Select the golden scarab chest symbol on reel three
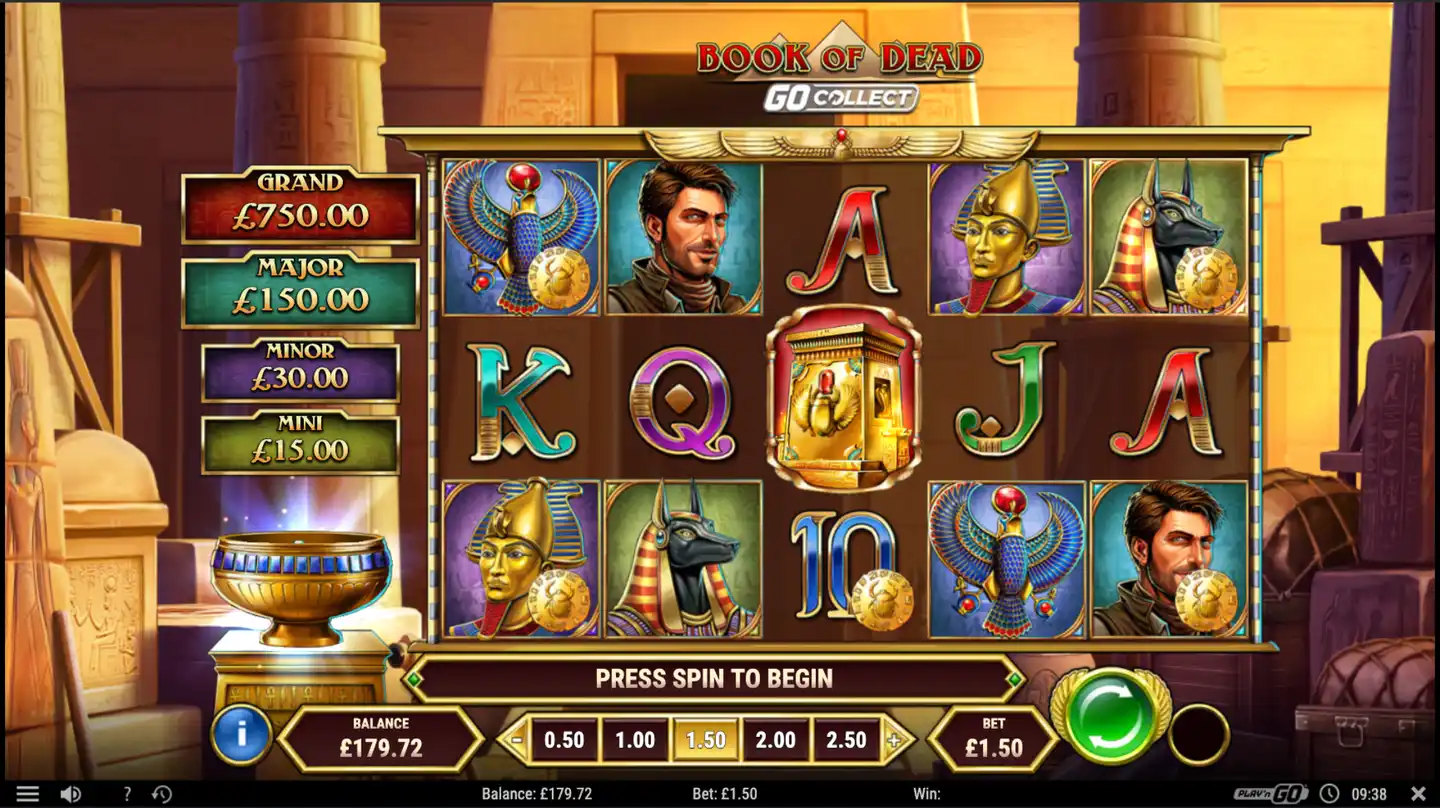Viewport: 1440px width, 808px height. click(x=845, y=402)
